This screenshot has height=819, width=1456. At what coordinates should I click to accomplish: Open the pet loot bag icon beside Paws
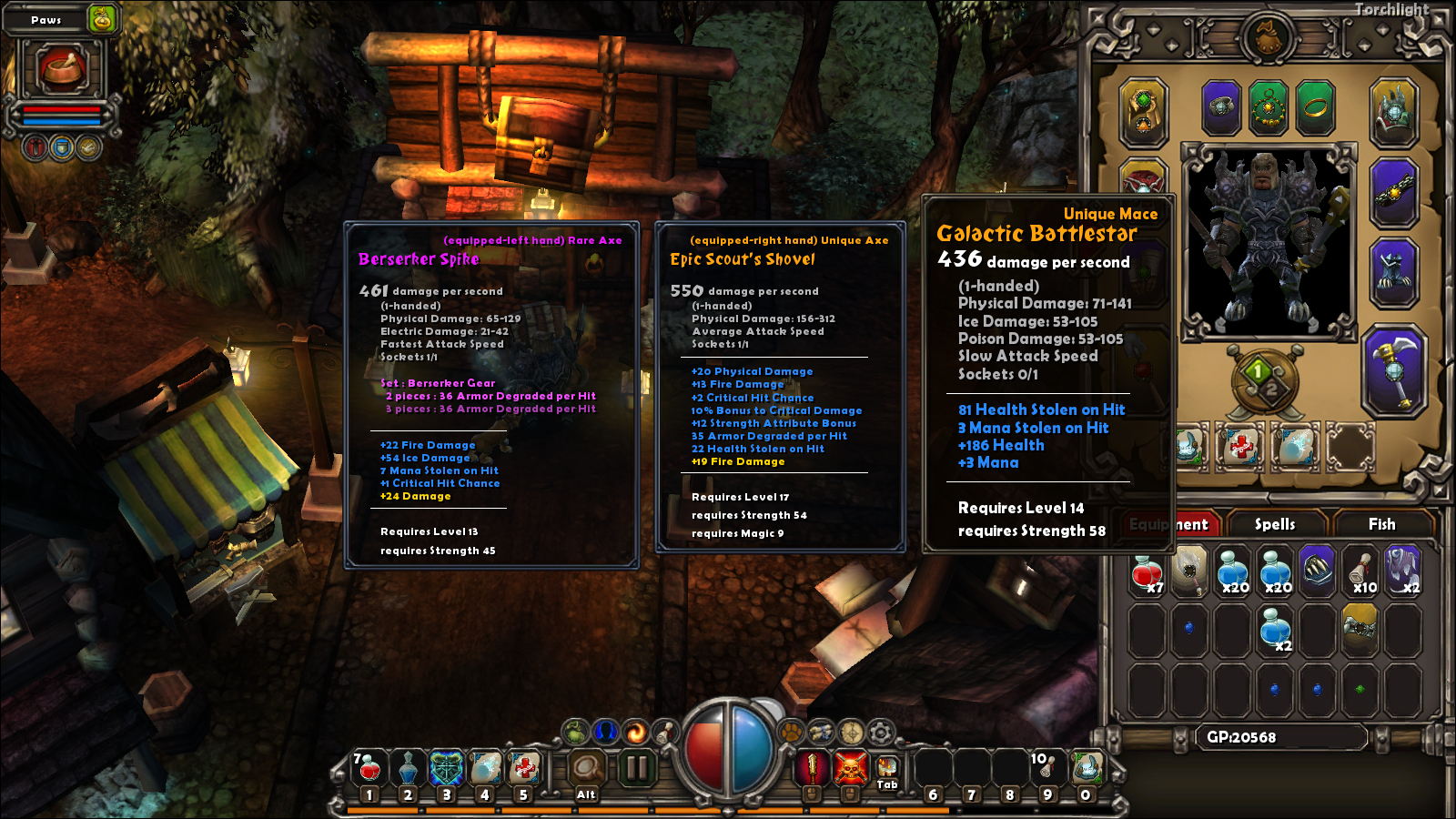click(101, 18)
